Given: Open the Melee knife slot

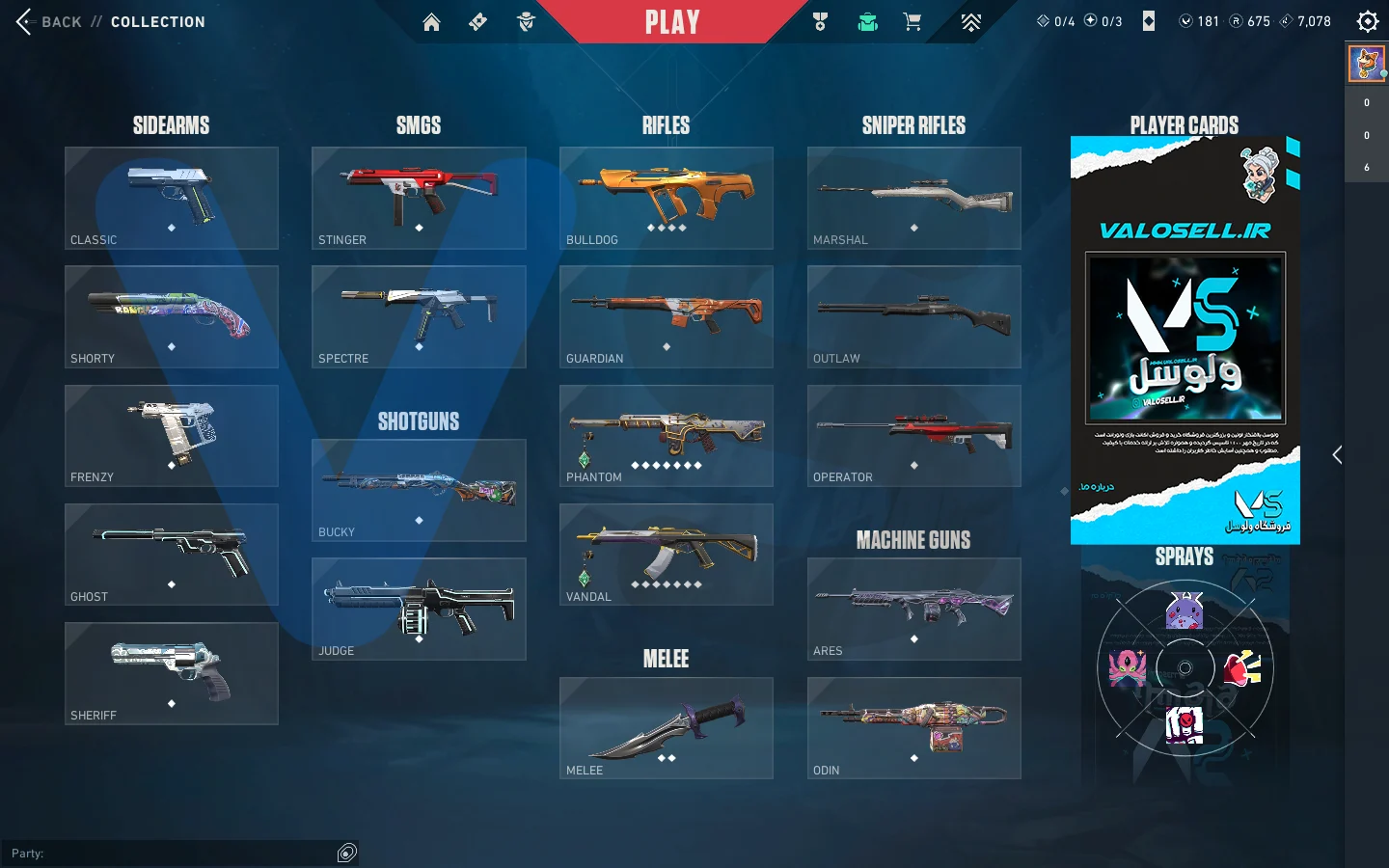Looking at the screenshot, I should coord(667,728).
